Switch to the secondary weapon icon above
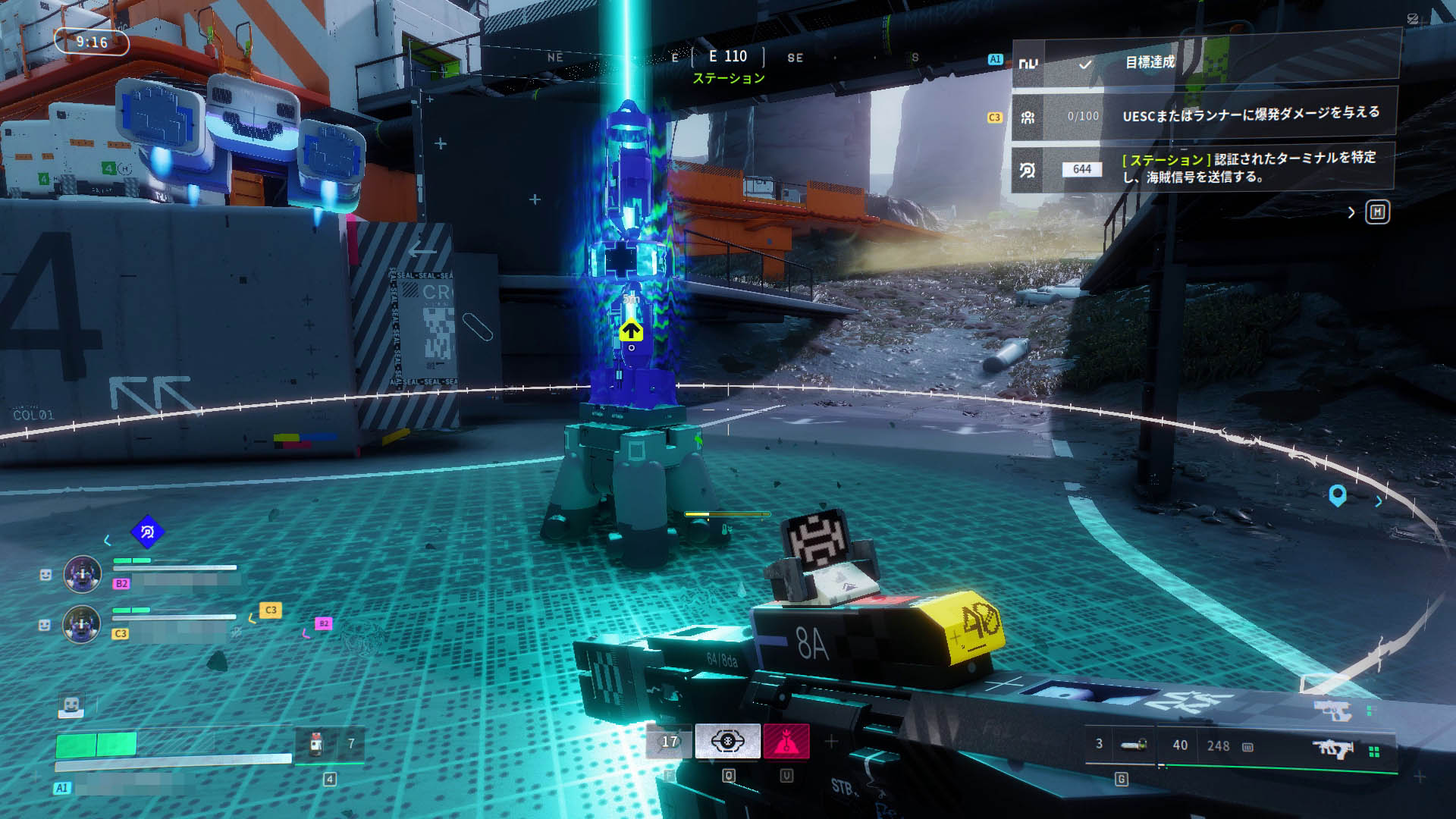 1334,711
